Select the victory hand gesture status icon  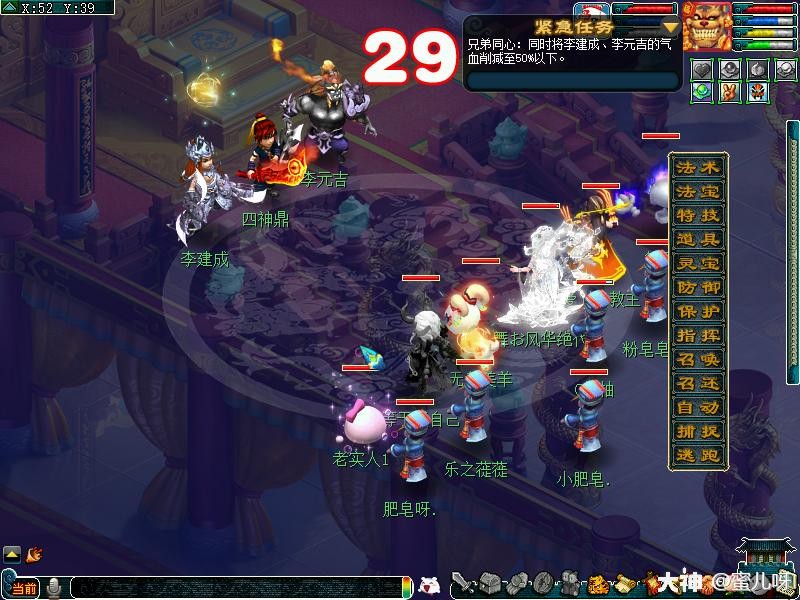coord(730,91)
